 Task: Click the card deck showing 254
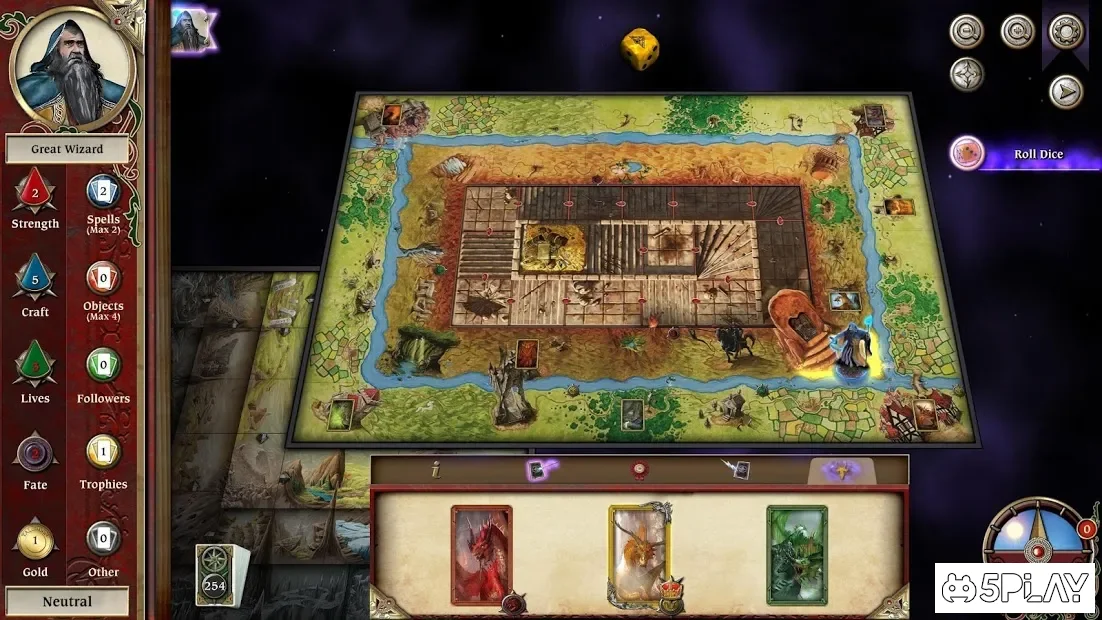[215, 575]
